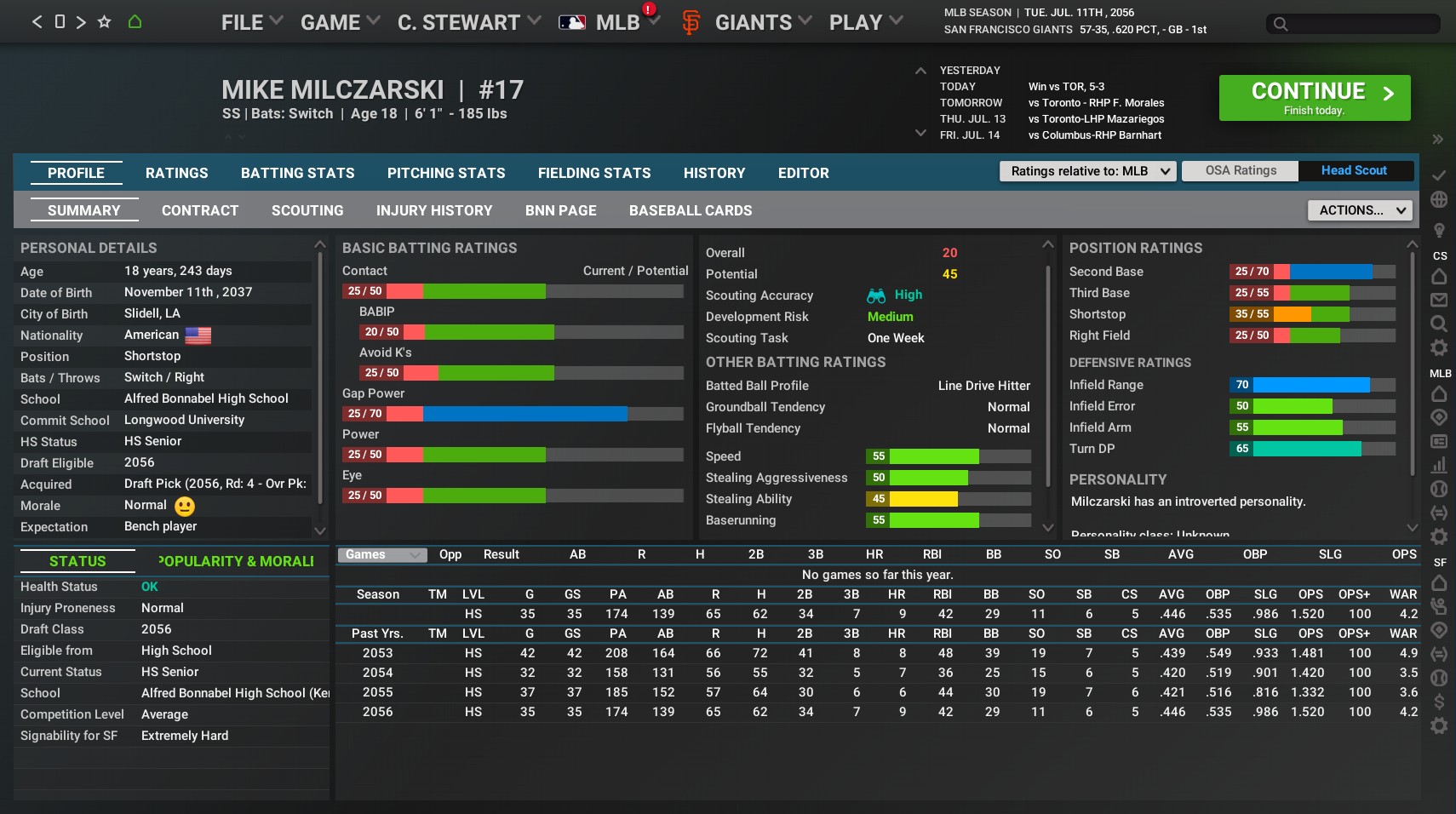Open the Giants team logo icon
Image resolution: width=1456 pixels, height=814 pixels.
coord(691,21)
